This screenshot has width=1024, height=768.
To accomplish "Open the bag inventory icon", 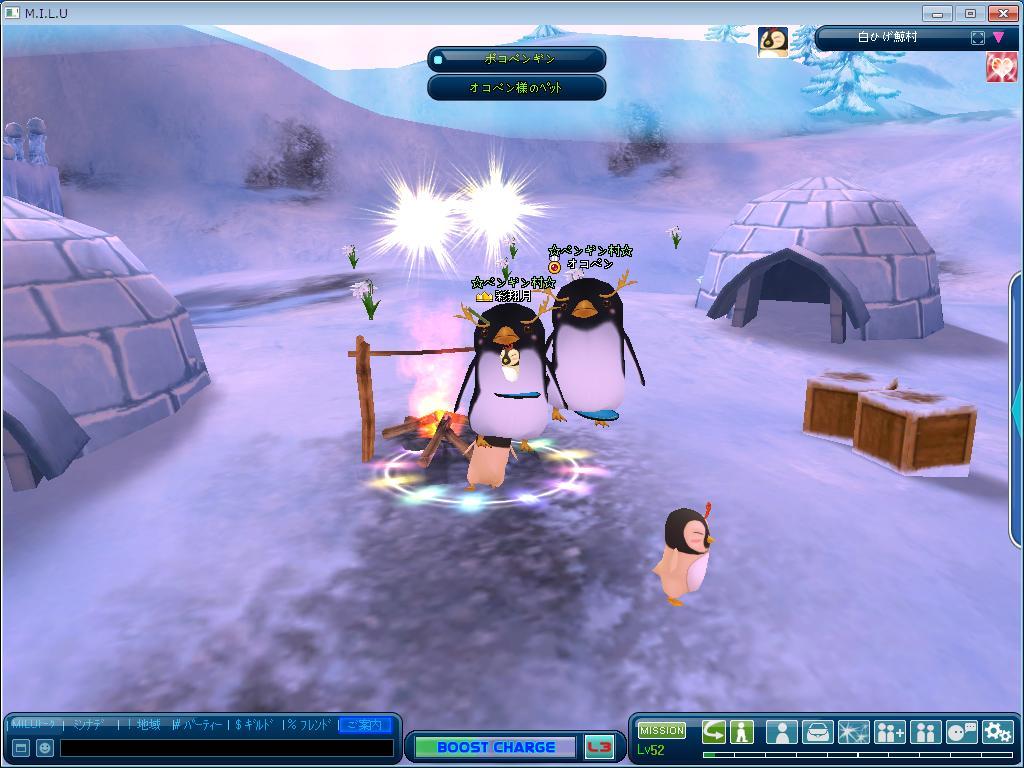I will [x=817, y=732].
